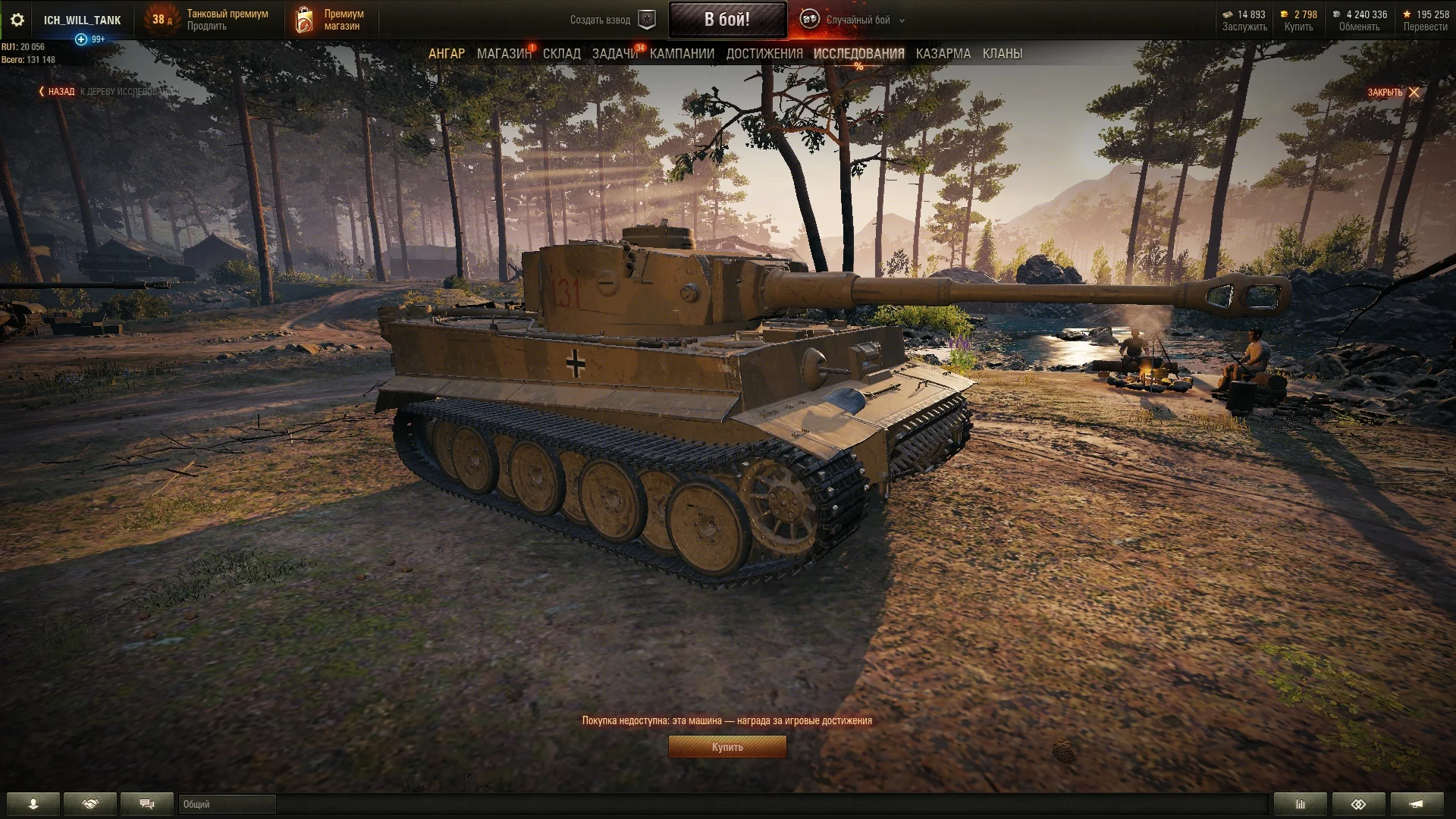Image resolution: width=1456 pixels, height=819 pixels.
Task: Switch to the КАМПАНИИ tab
Action: 682,54
